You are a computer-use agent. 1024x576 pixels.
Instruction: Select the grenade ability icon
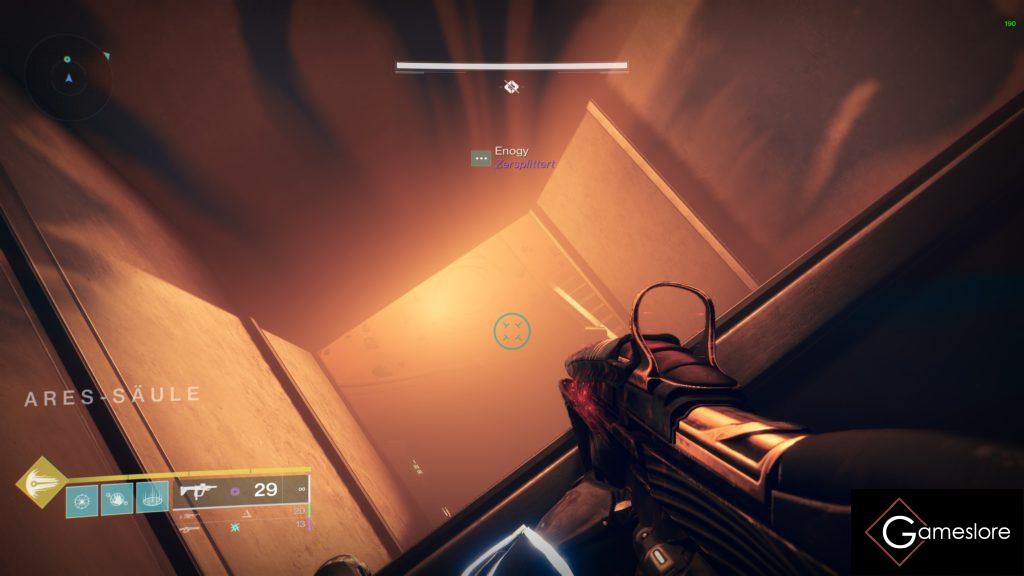(x=82, y=497)
